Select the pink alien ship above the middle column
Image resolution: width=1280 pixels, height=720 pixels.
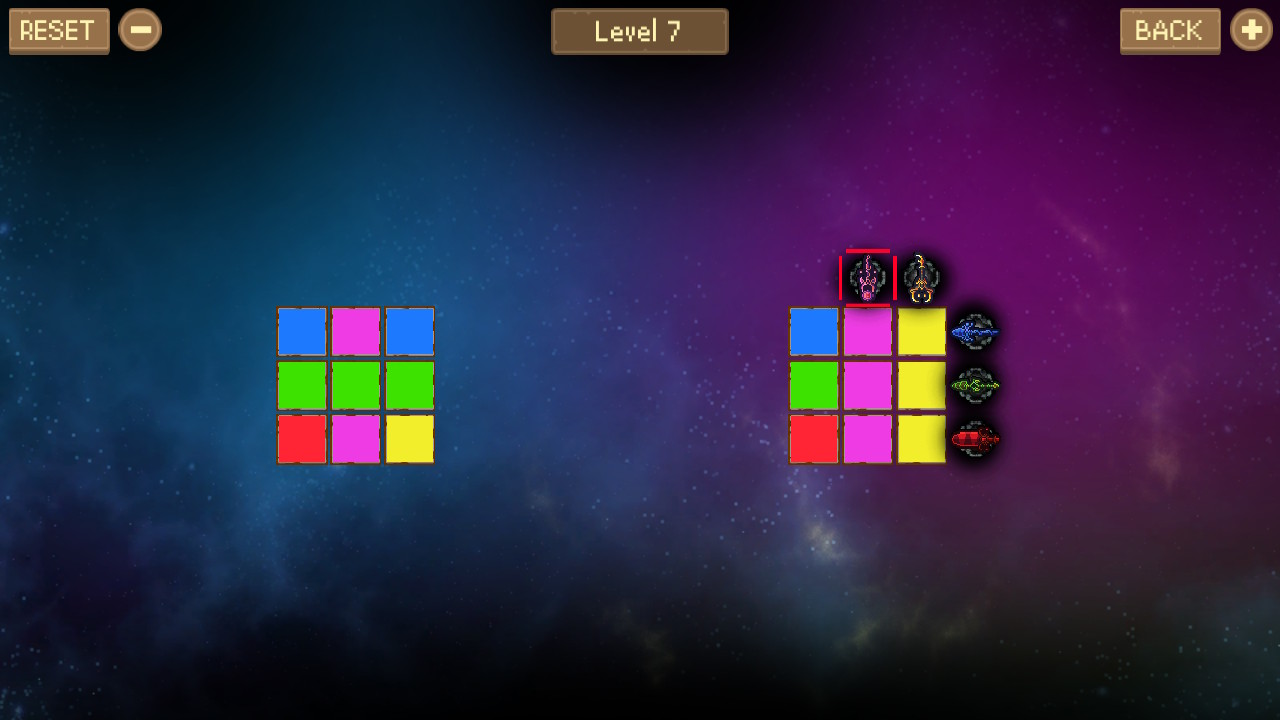tap(866, 278)
